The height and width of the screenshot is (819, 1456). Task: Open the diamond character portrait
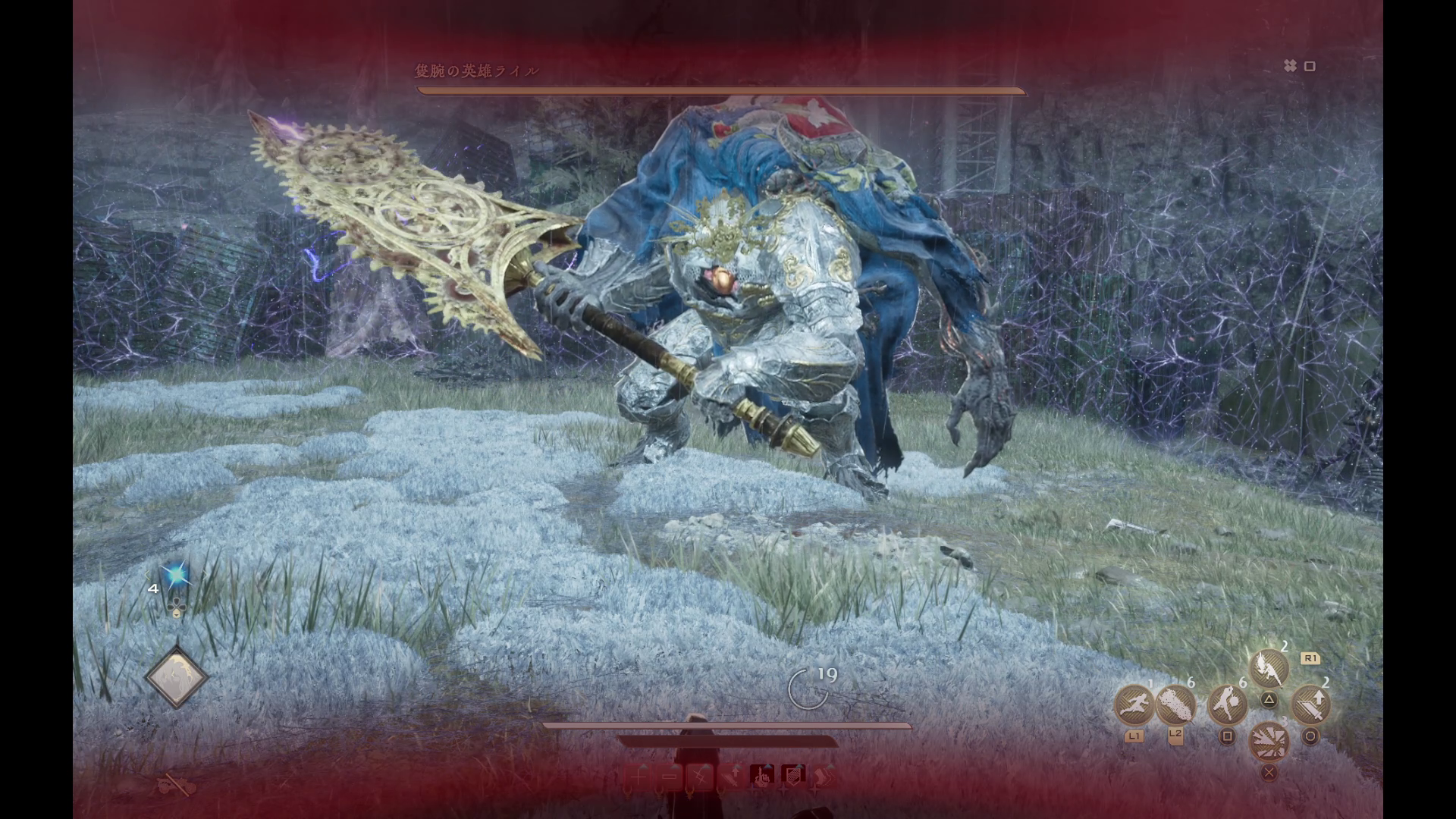pos(176,677)
